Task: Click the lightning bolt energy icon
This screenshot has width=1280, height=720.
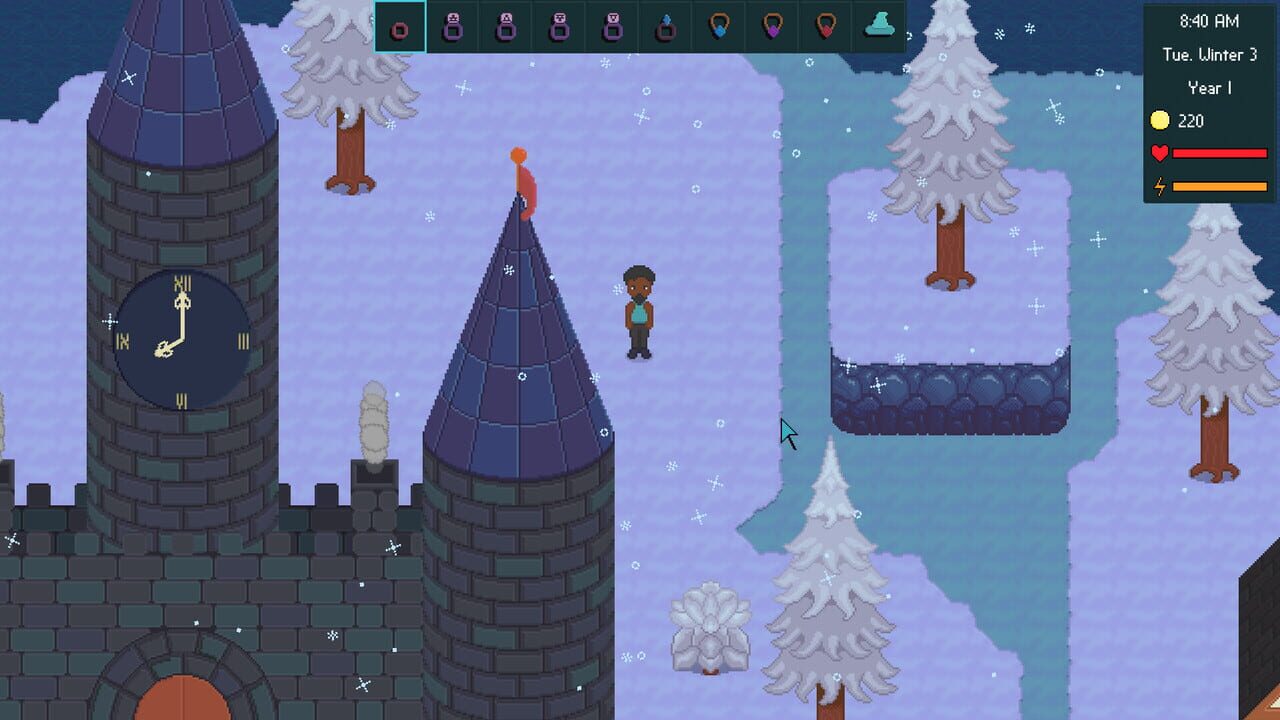Action: click(x=1159, y=185)
